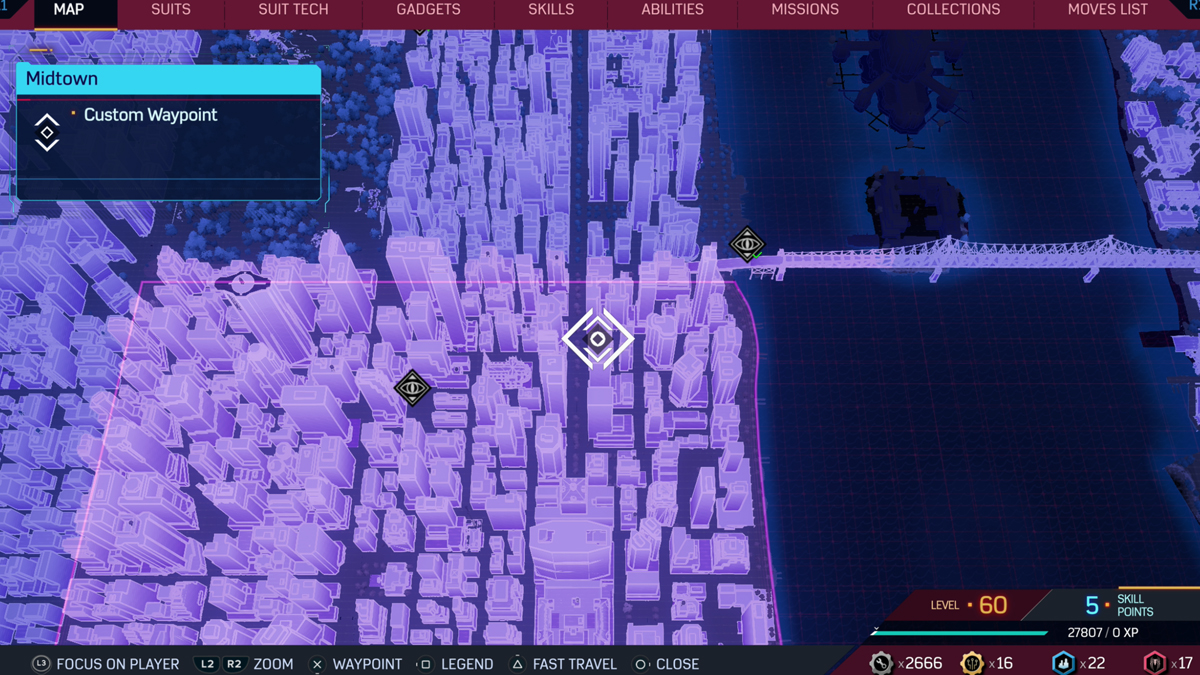Select the eye marker among Midtown buildings

click(x=412, y=388)
